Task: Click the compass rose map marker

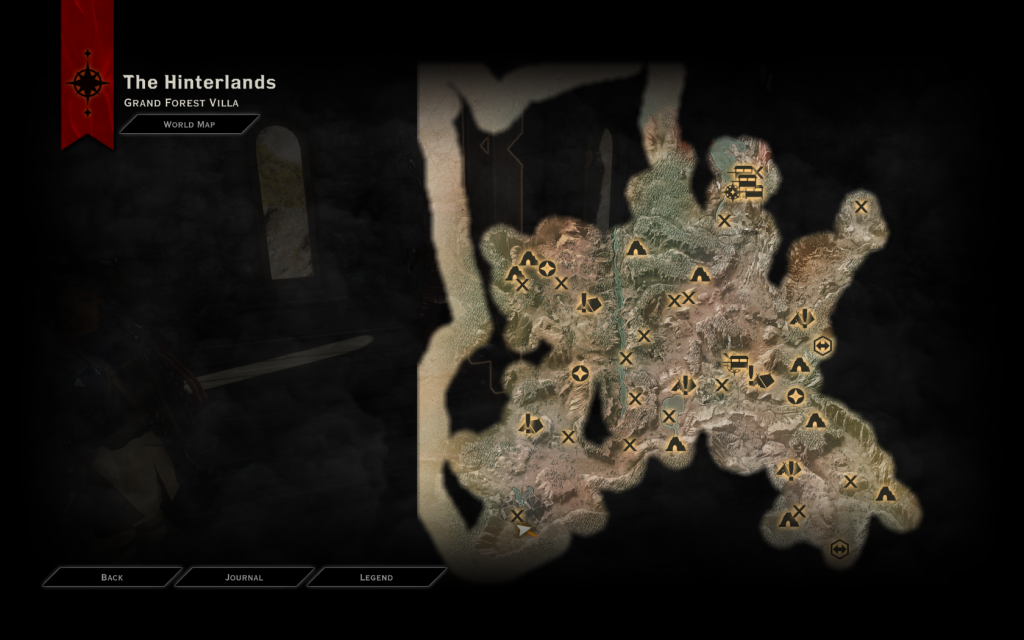Action: [x=733, y=191]
